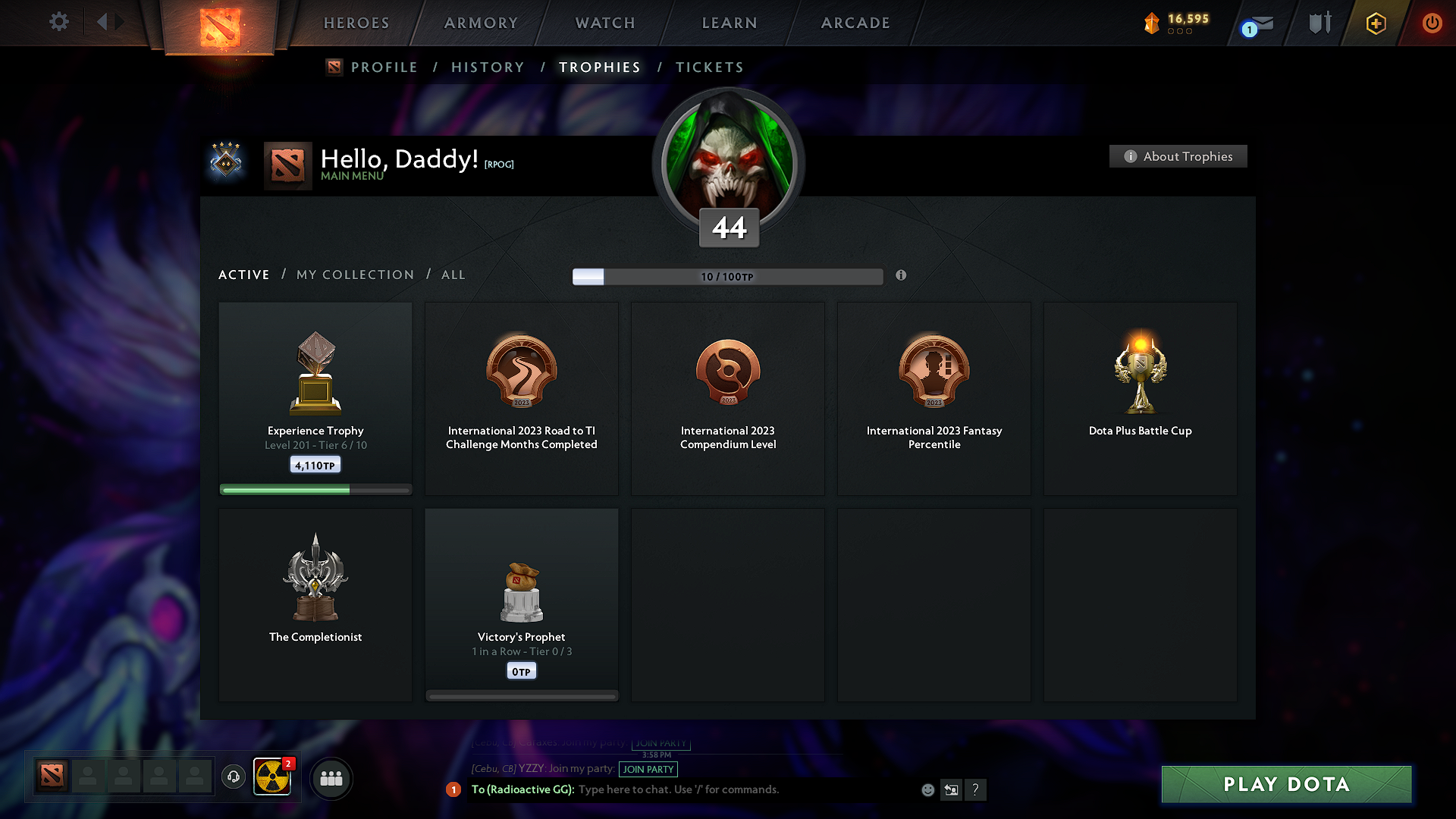Viewport: 1456px width, 819px height.
Task: Click the emoji smiley icon in the chat bar
Action: tap(927, 789)
